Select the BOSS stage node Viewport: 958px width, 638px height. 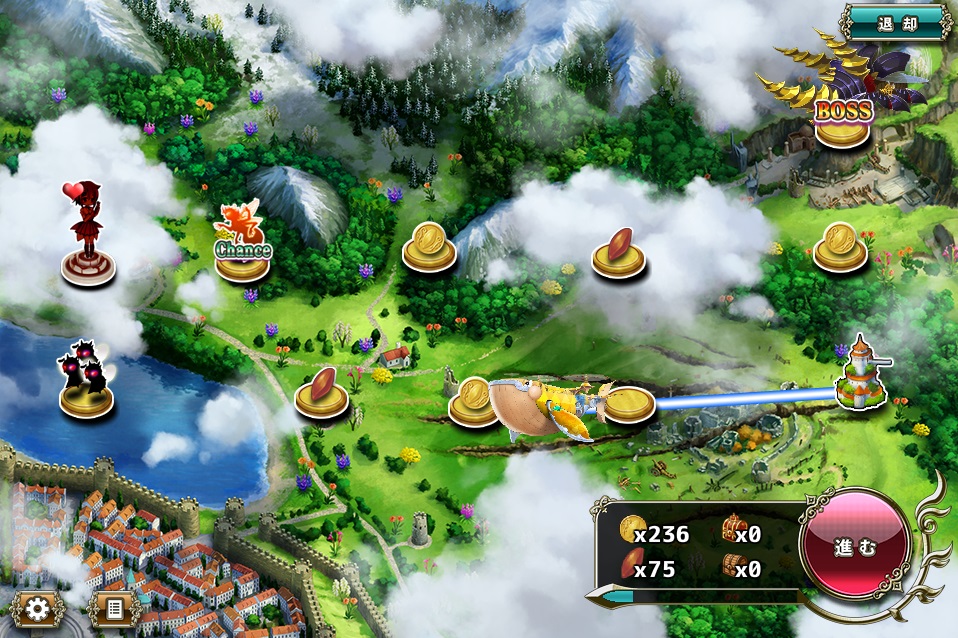pyautogui.click(x=842, y=118)
